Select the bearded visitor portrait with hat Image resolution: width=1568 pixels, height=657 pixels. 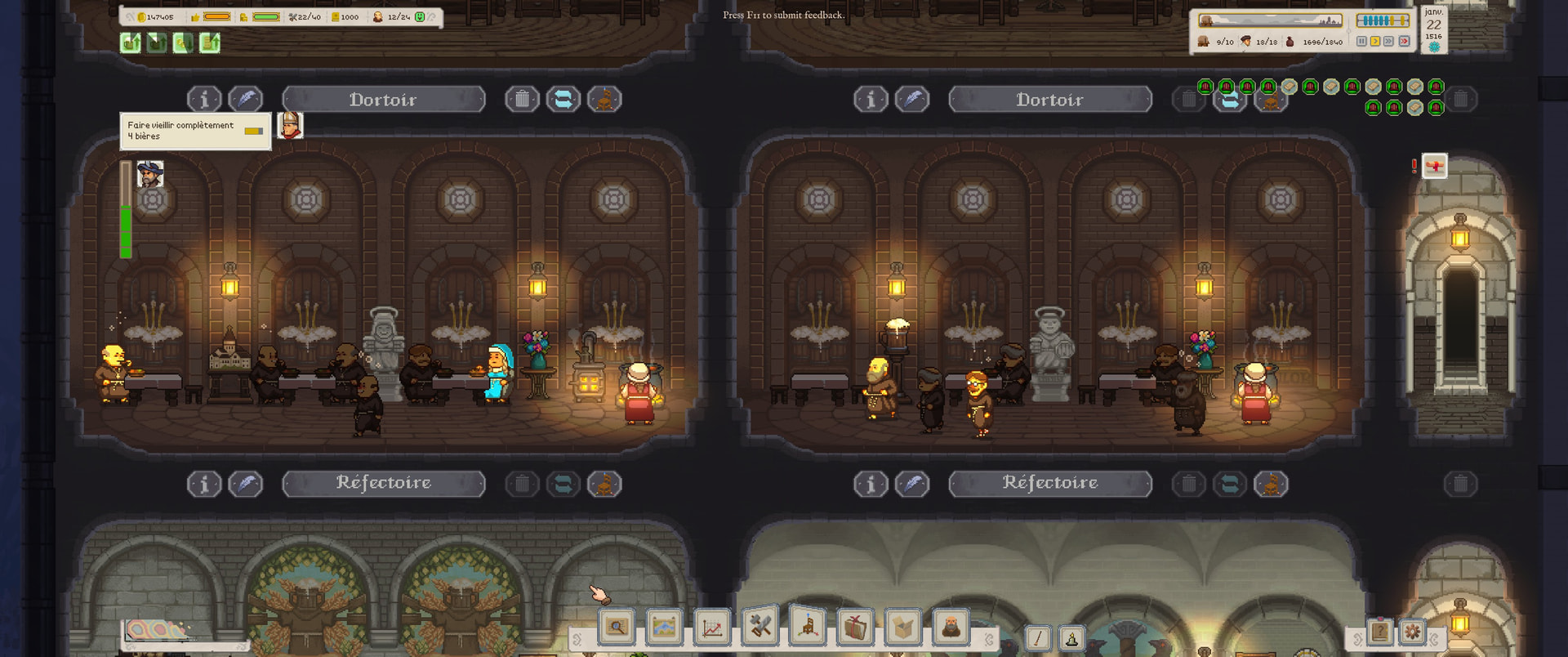tap(150, 174)
